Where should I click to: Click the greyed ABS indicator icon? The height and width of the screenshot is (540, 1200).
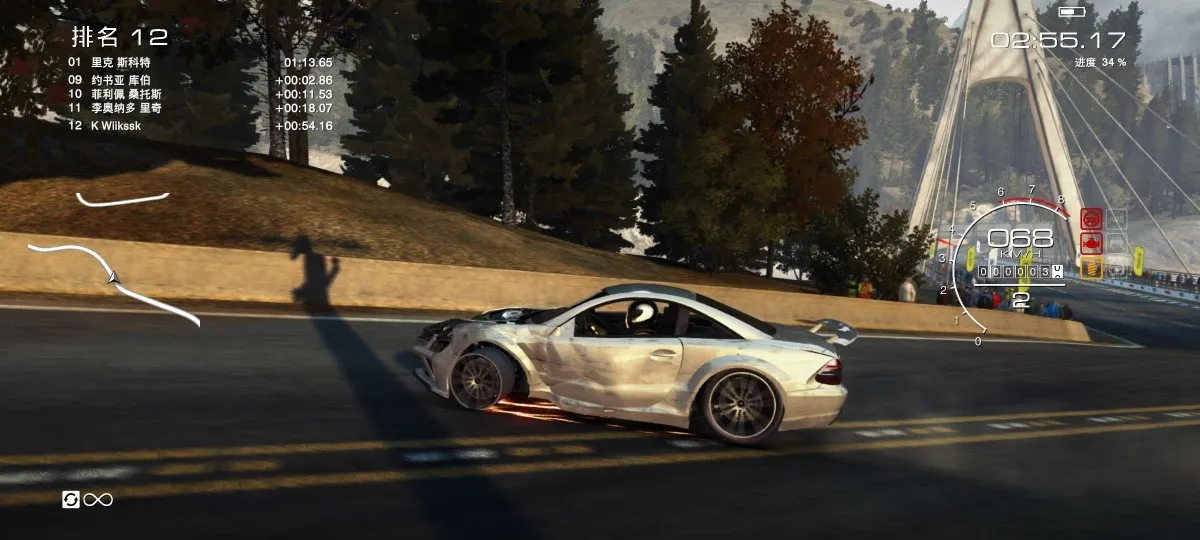1117,218
